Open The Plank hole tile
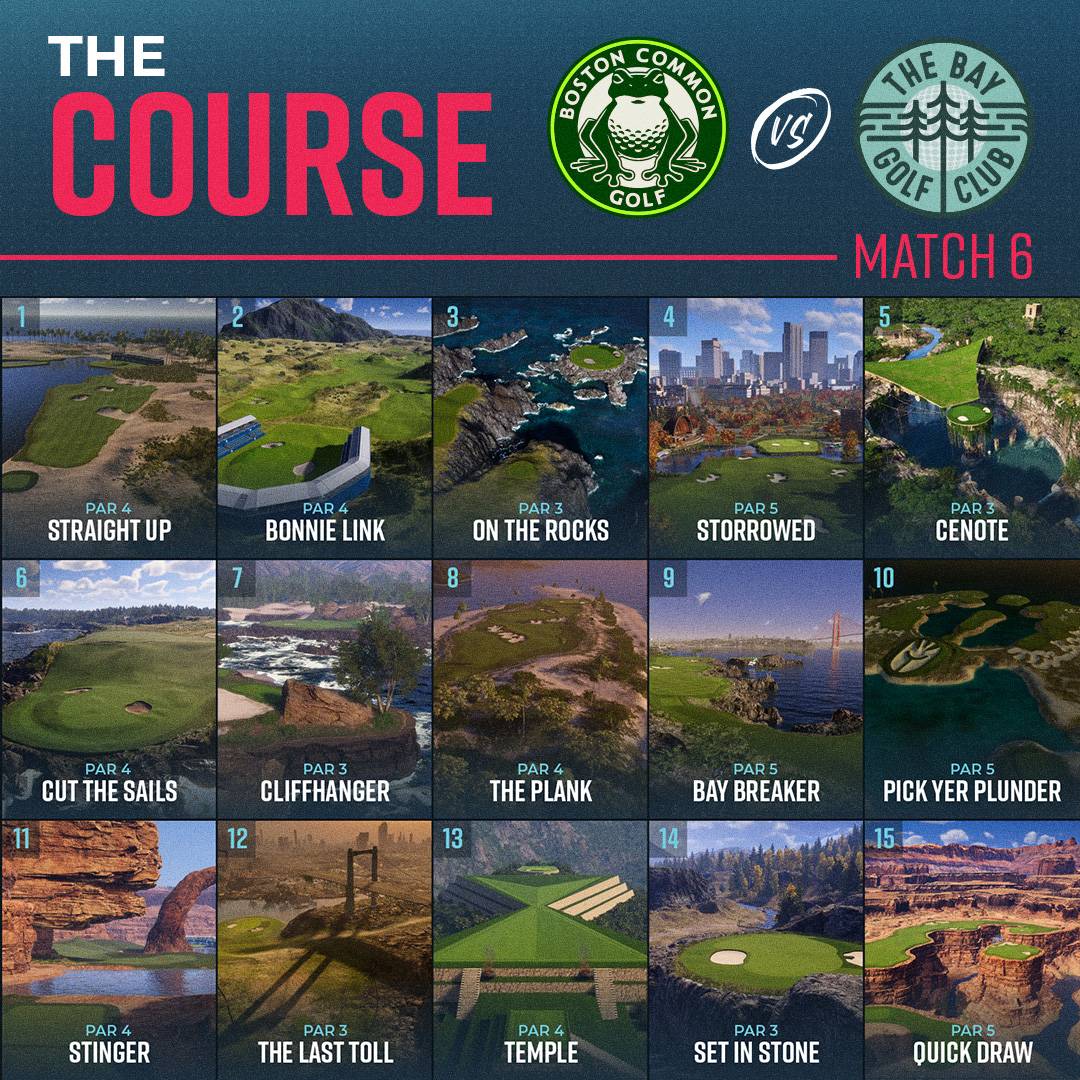 pos(540,687)
